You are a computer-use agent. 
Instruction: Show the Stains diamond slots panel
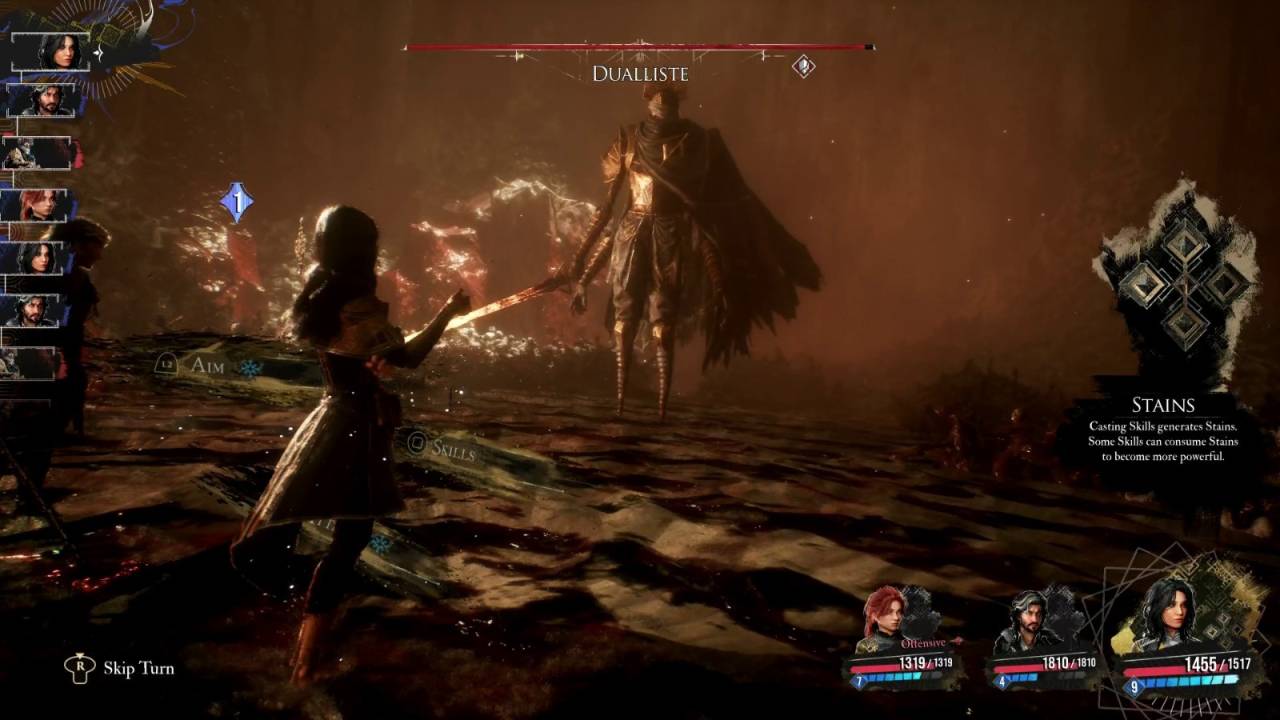pyautogui.click(x=1185, y=284)
